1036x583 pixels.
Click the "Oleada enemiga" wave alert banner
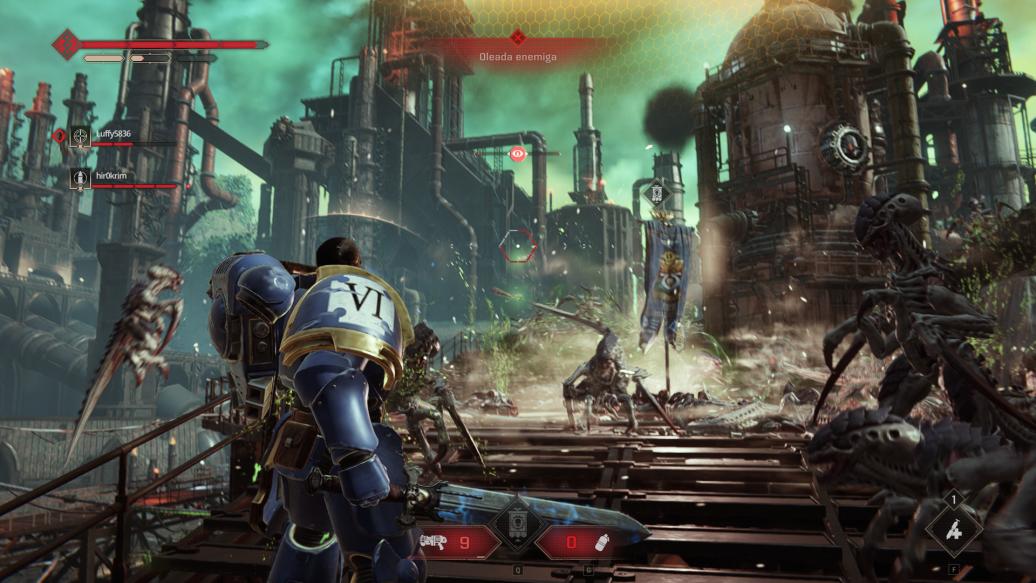517,56
